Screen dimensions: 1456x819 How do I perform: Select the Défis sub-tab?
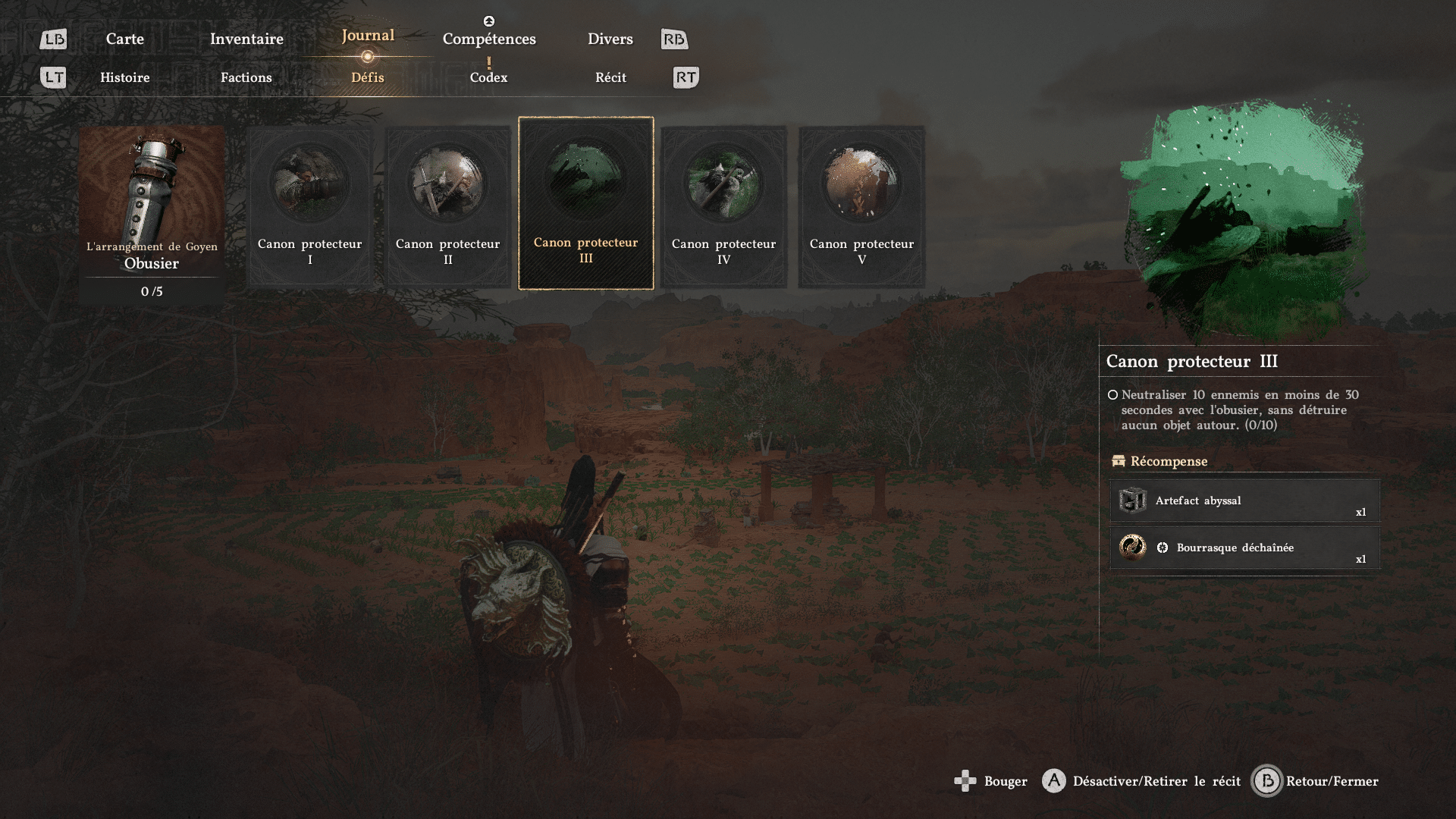368,77
